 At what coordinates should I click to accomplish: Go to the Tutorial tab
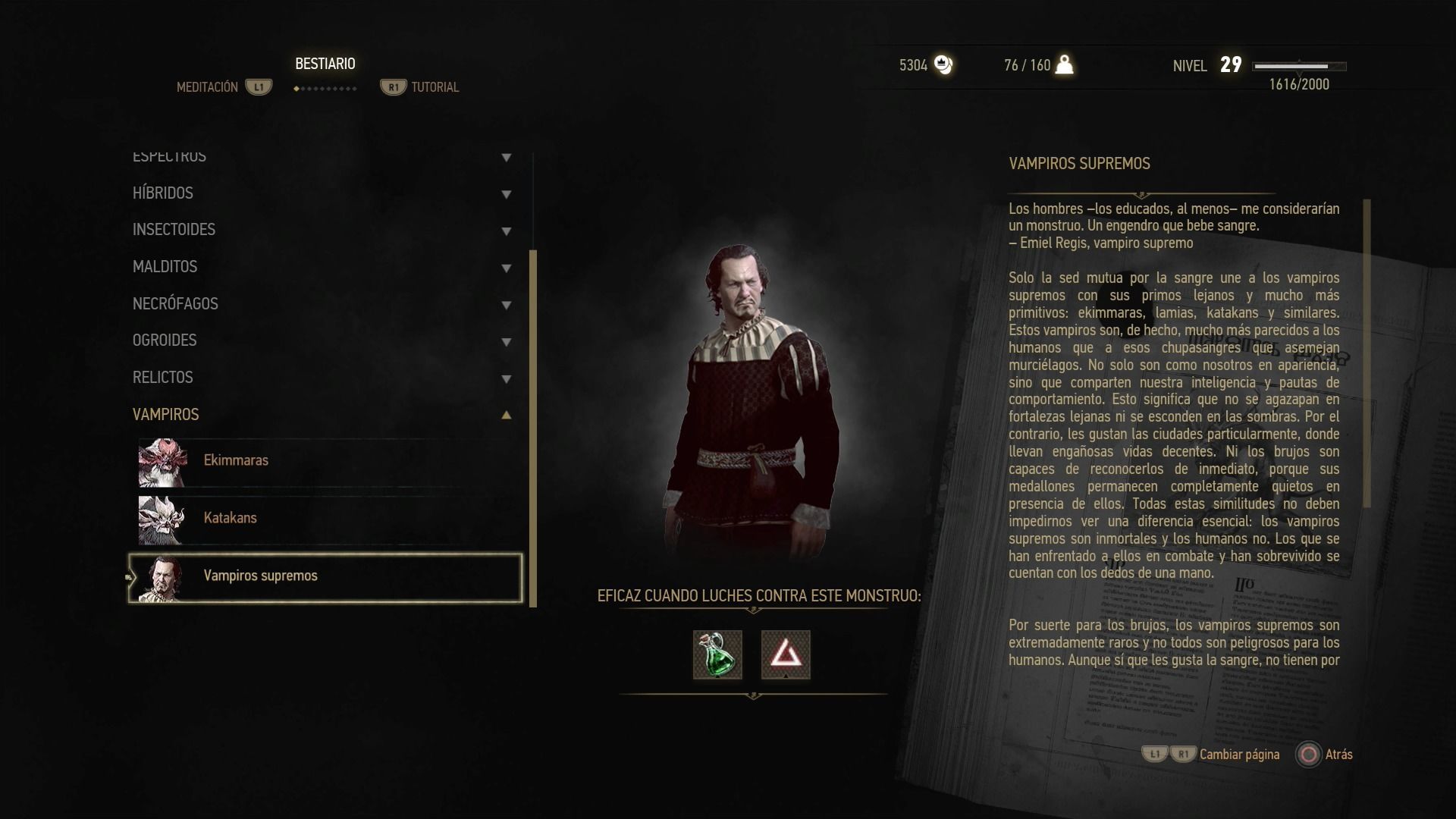[435, 87]
